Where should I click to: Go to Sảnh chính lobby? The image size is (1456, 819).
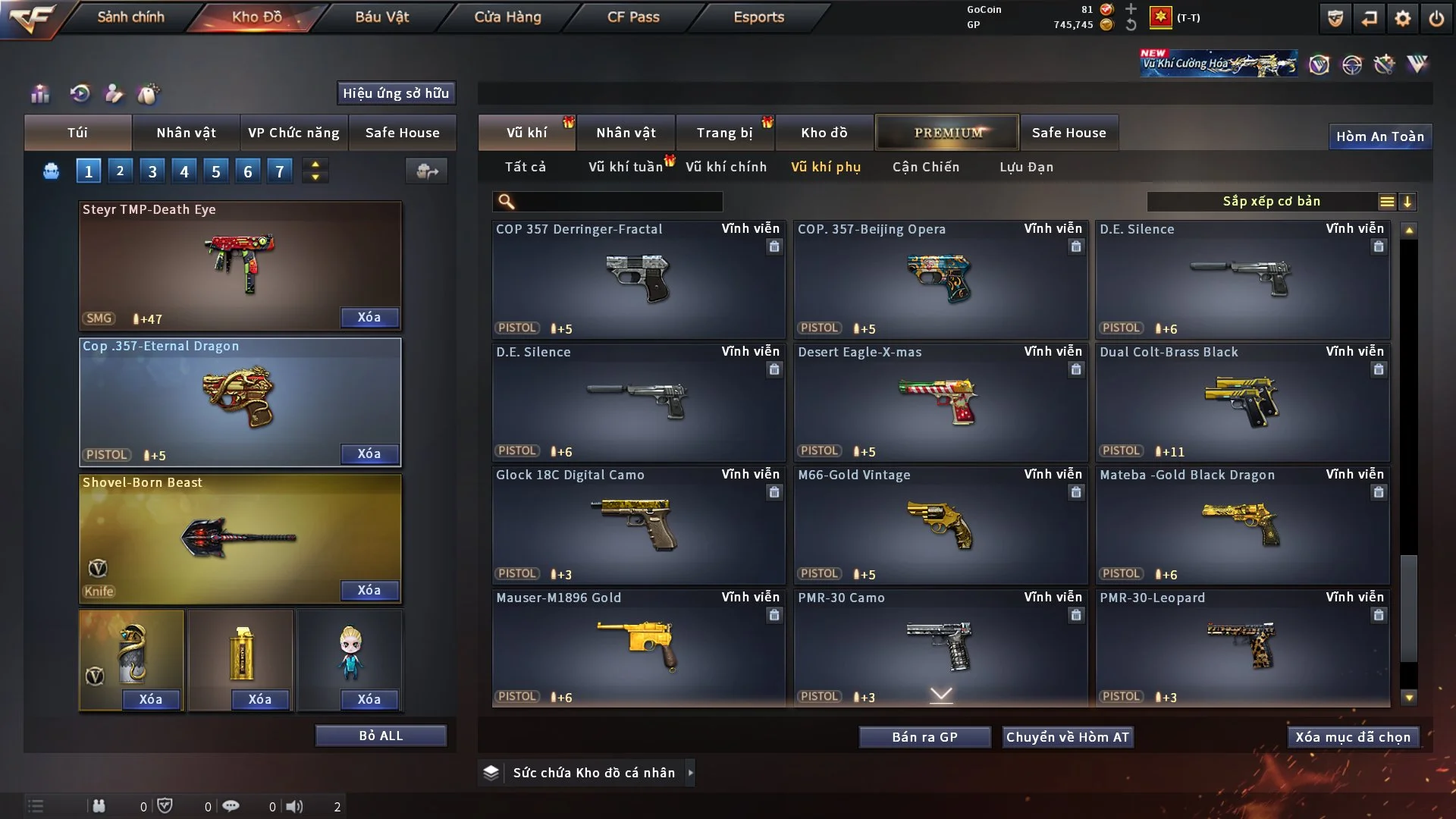pyautogui.click(x=130, y=17)
